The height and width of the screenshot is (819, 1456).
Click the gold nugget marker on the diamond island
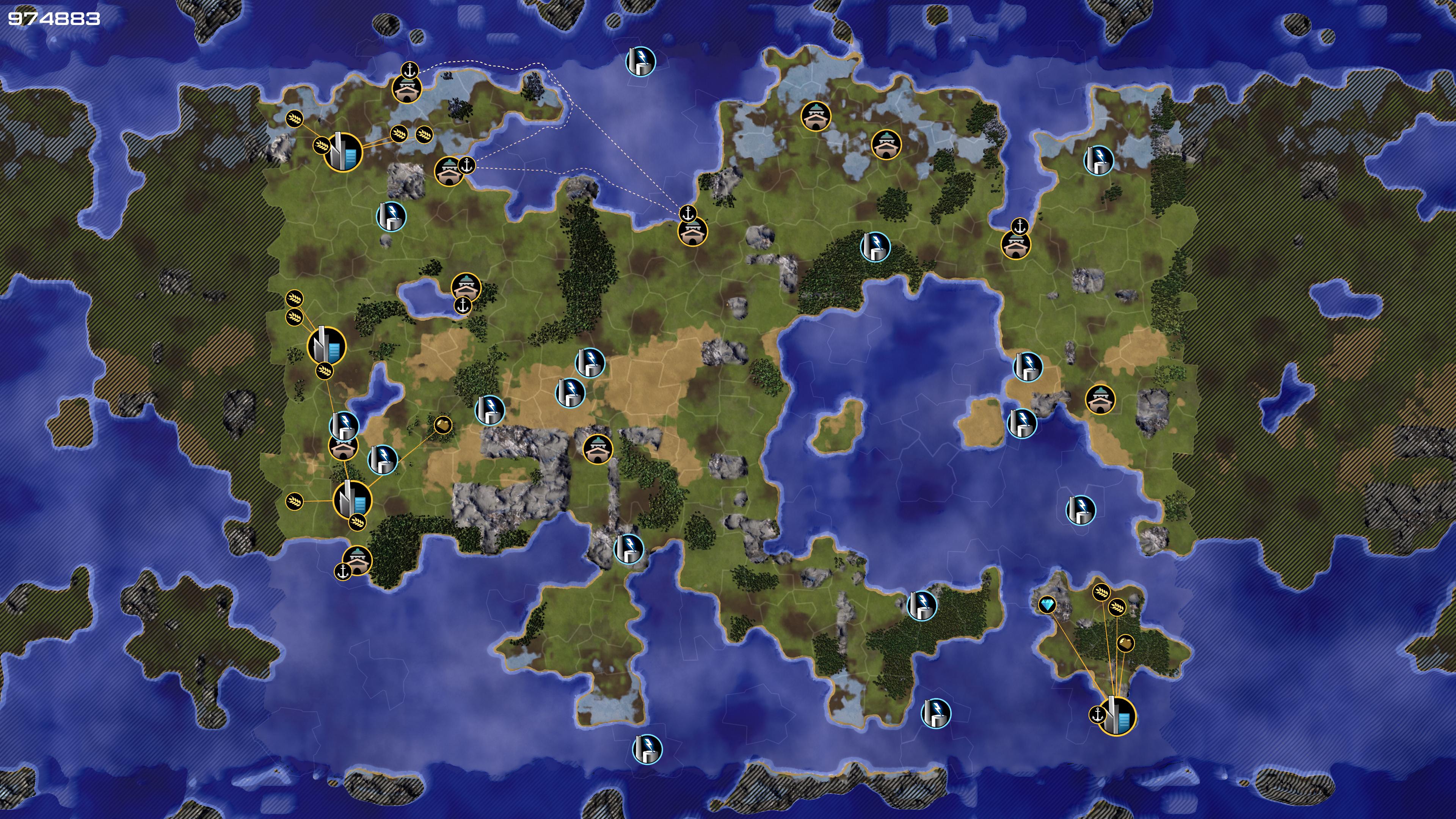tap(1125, 643)
